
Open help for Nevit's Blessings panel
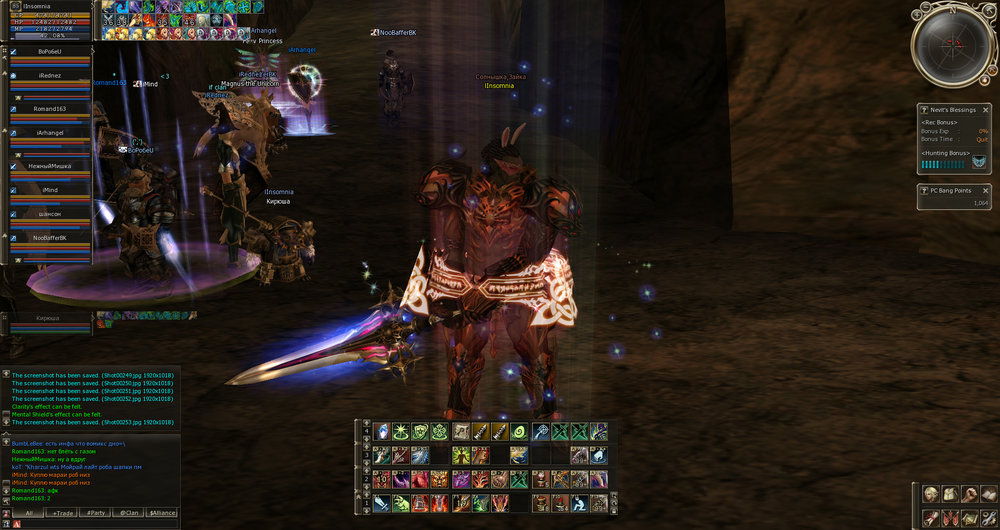pyautogui.click(x=924, y=110)
